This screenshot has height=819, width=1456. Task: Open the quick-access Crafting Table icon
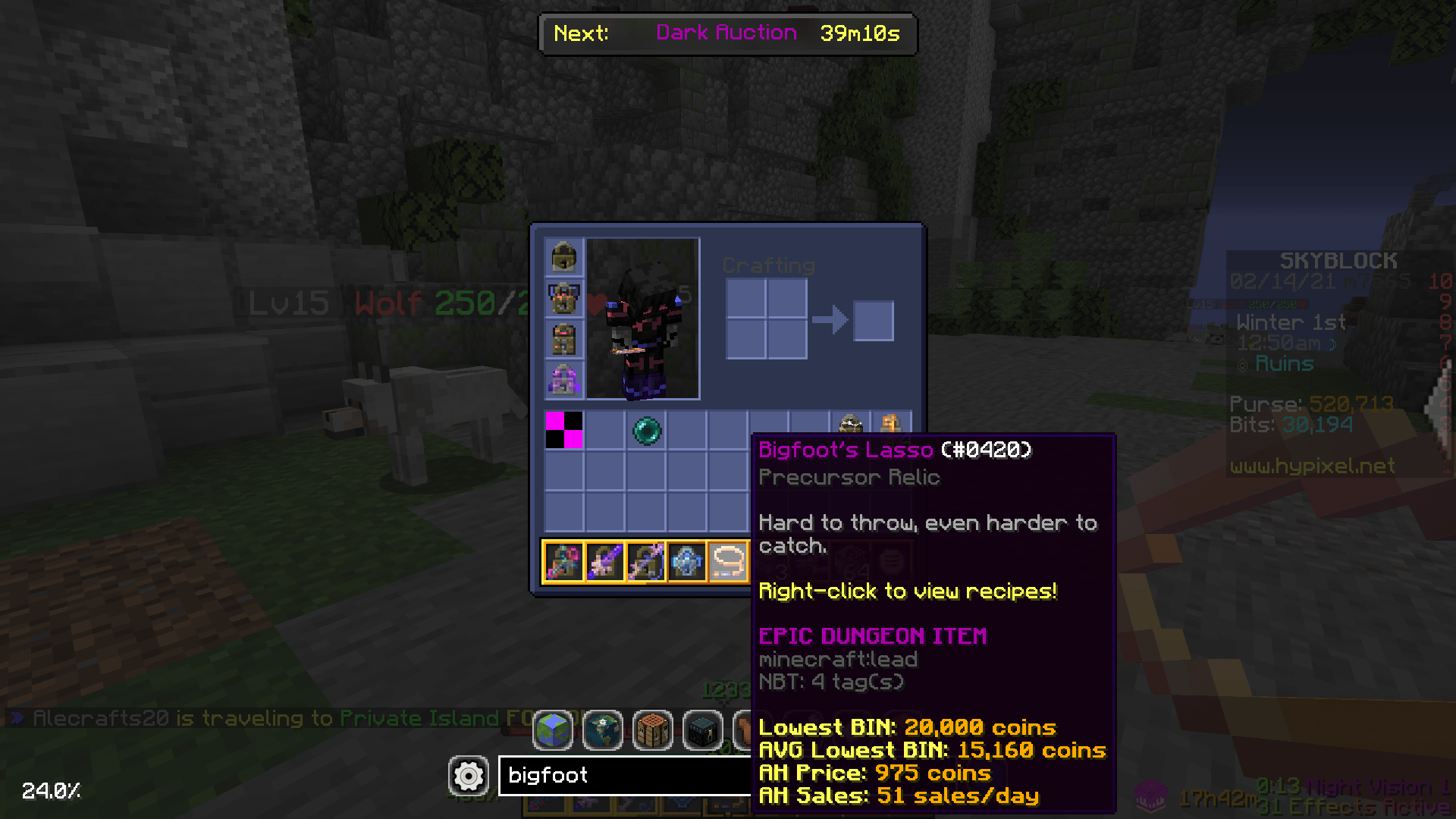coord(651,730)
